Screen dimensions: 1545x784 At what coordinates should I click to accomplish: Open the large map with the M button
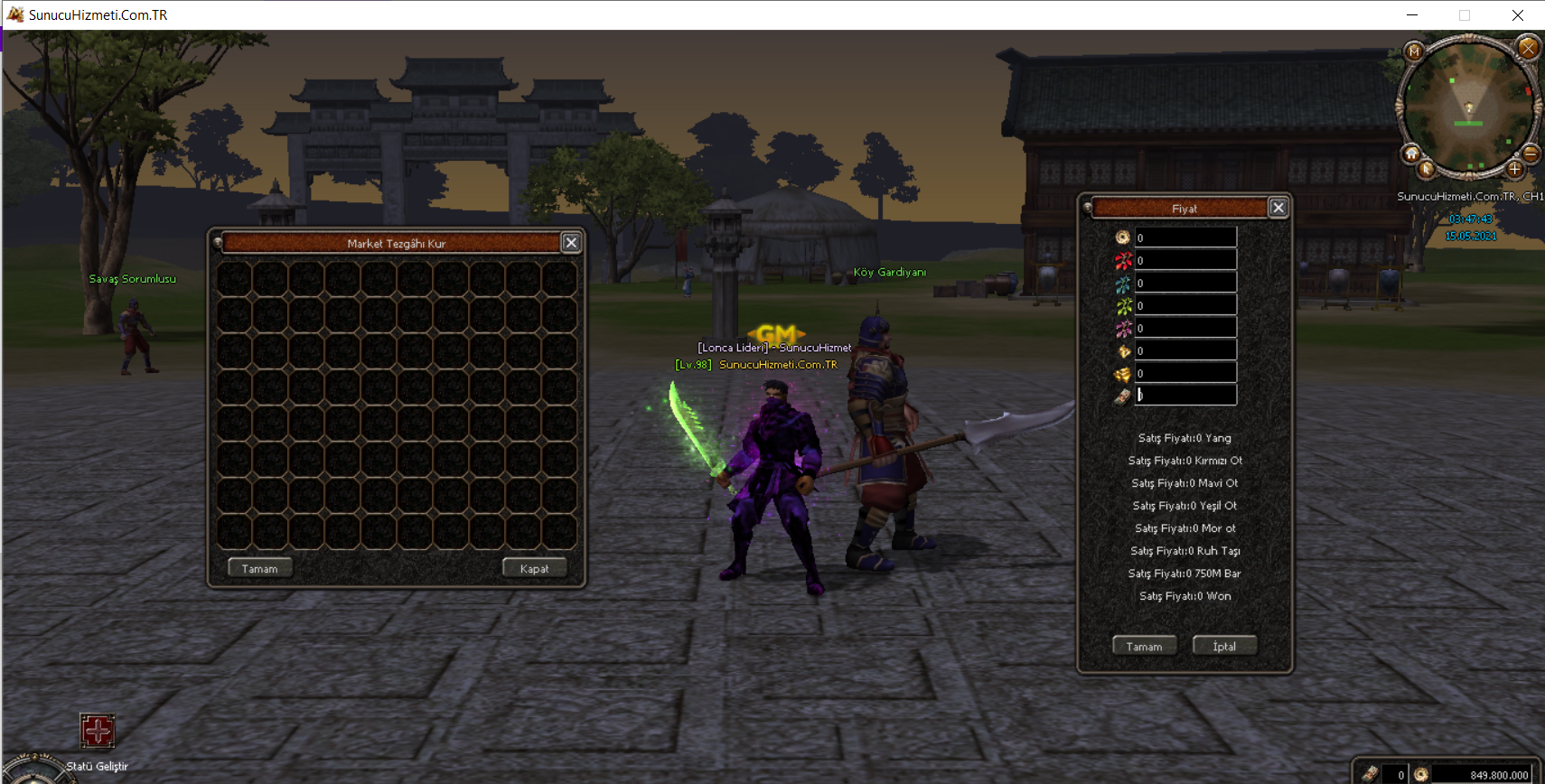pos(1414,51)
